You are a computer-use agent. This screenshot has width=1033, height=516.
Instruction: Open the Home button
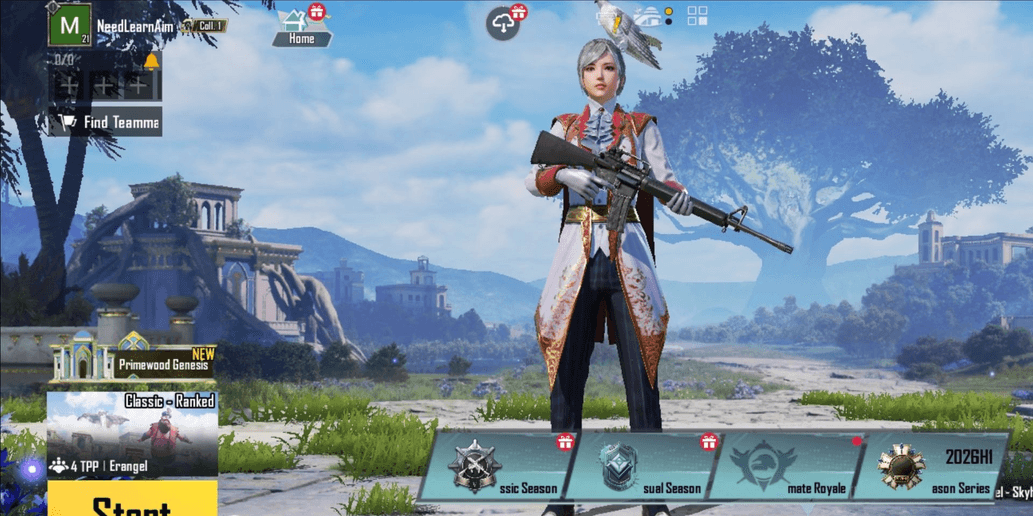(301, 28)
